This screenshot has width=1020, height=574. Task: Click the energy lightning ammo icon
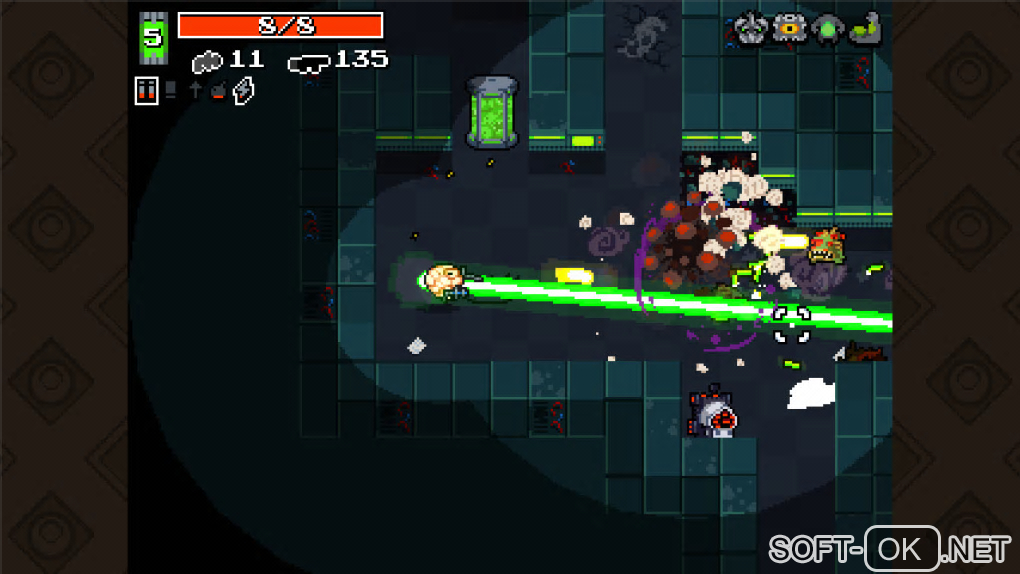point(243,91)
